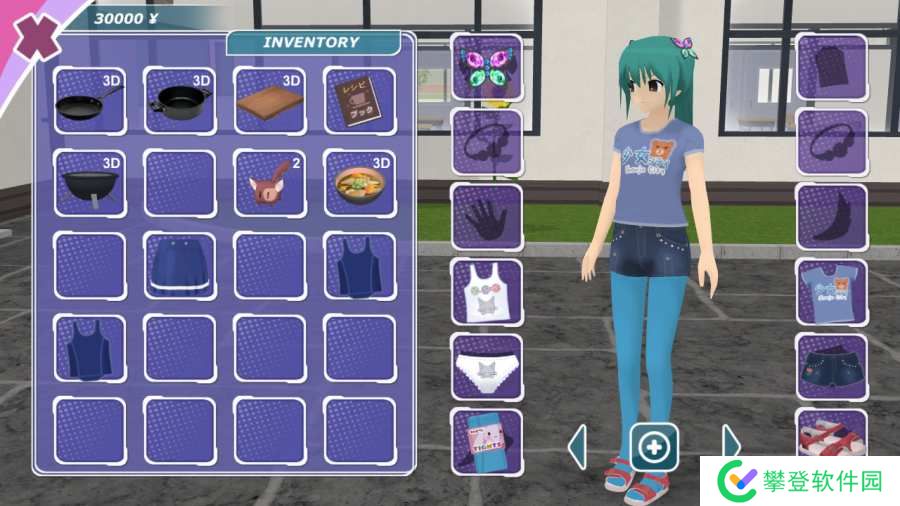
Task: Choose the wooden cutting board item
Action: pos(269,101)
